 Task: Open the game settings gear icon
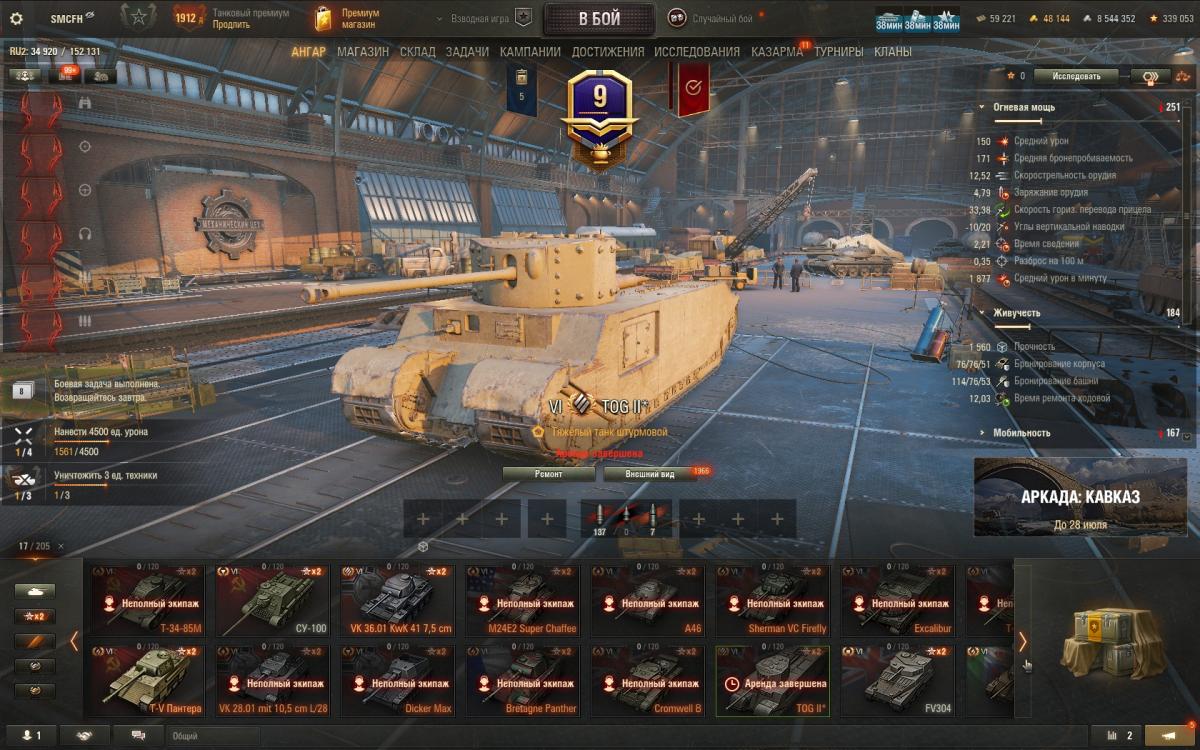coord(16,19)
